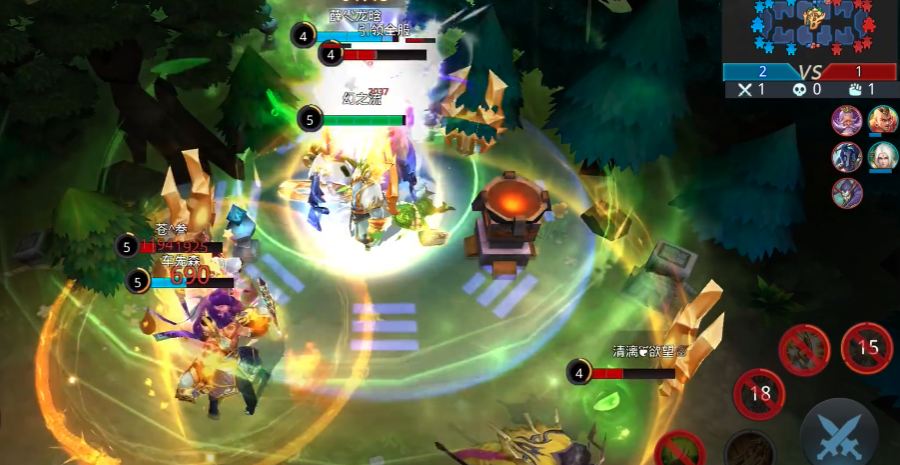Activate the skill with 18 second cooldown
The image size is (900, 465).
[x=760, y=393]
